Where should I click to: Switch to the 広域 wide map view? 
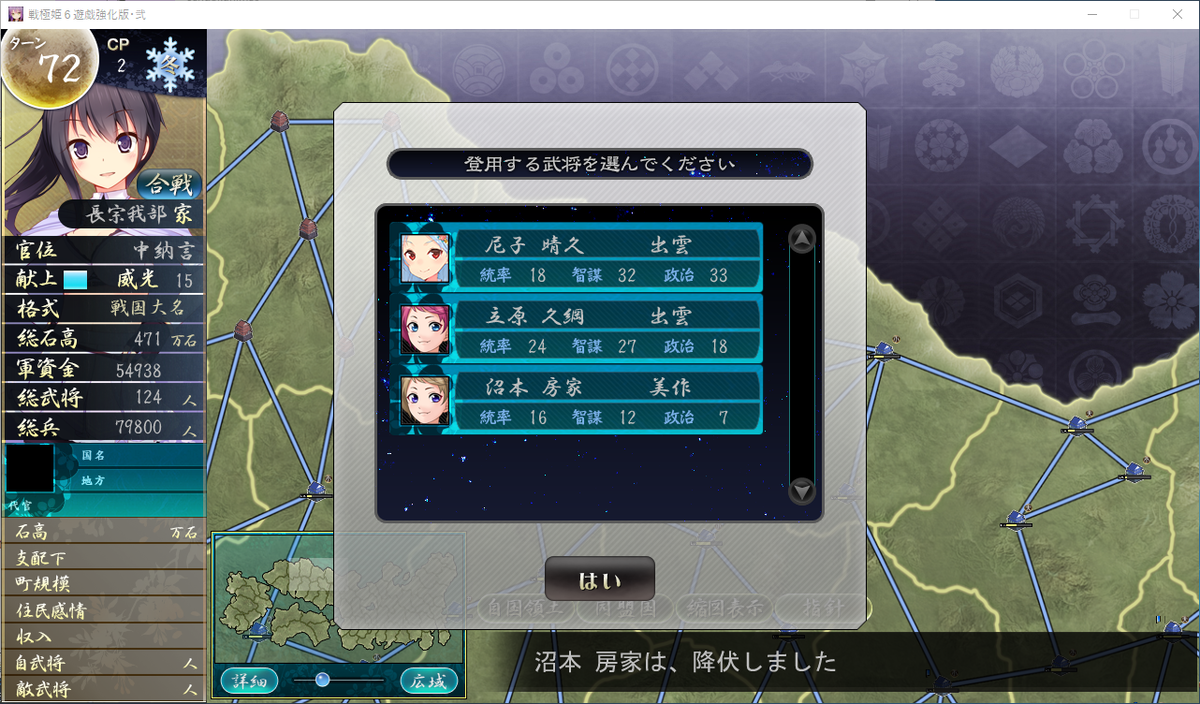(x=429, y=681)
